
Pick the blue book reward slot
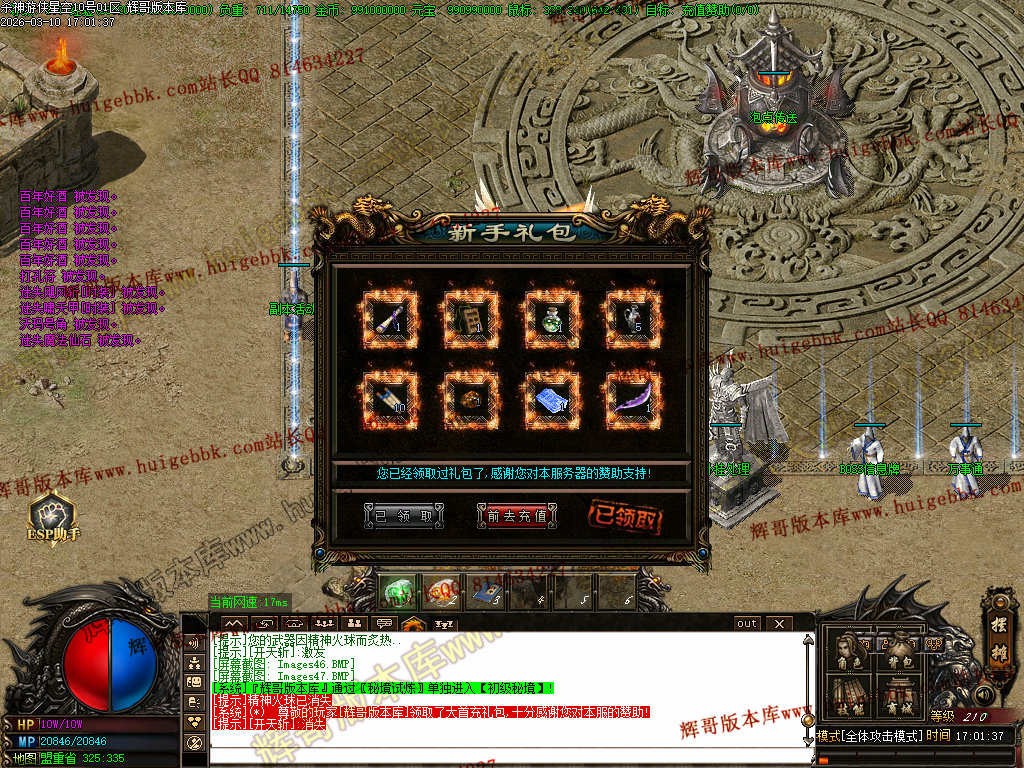(x=551, y=401)
